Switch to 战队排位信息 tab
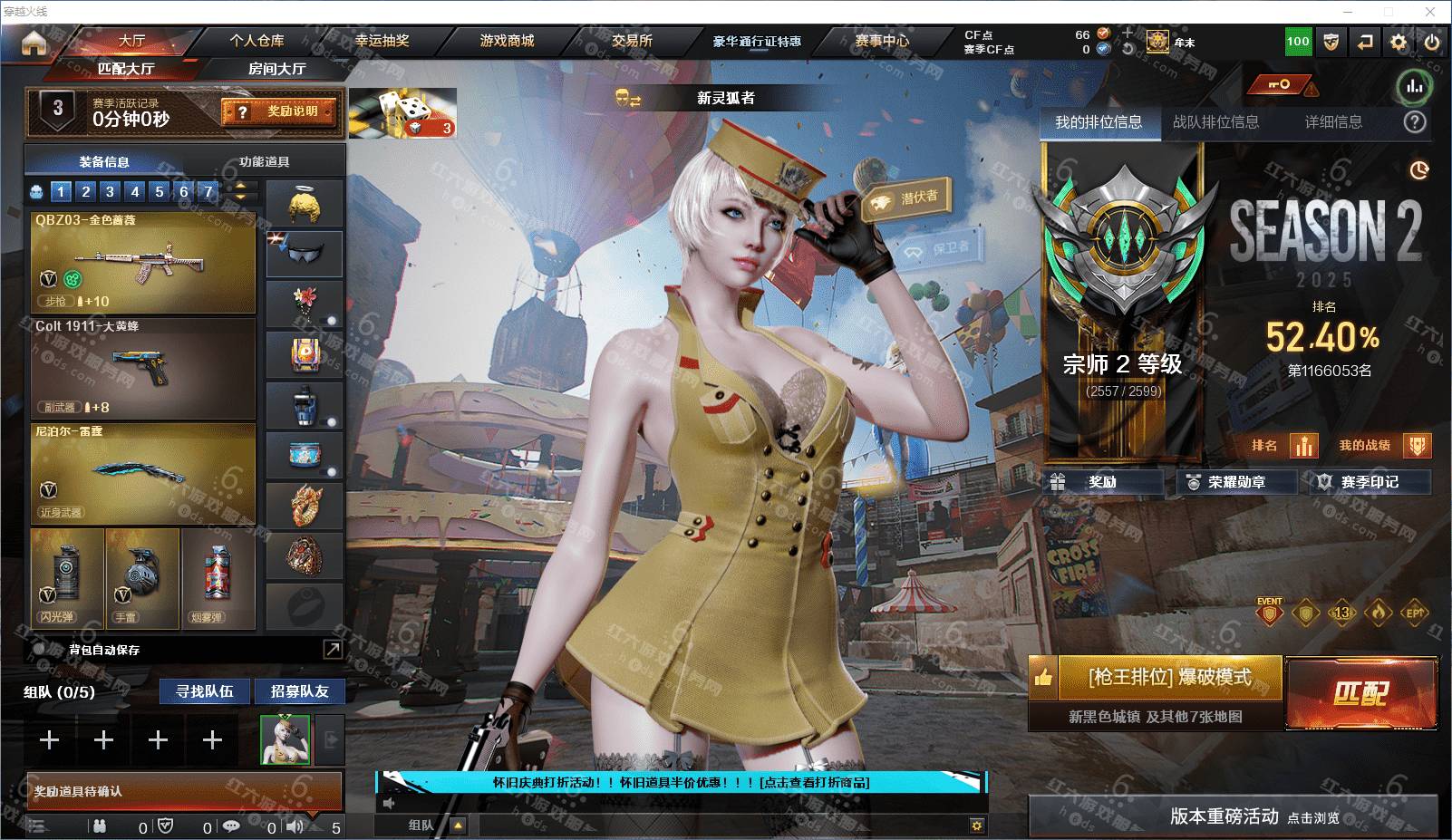 tap(1215, 122)
